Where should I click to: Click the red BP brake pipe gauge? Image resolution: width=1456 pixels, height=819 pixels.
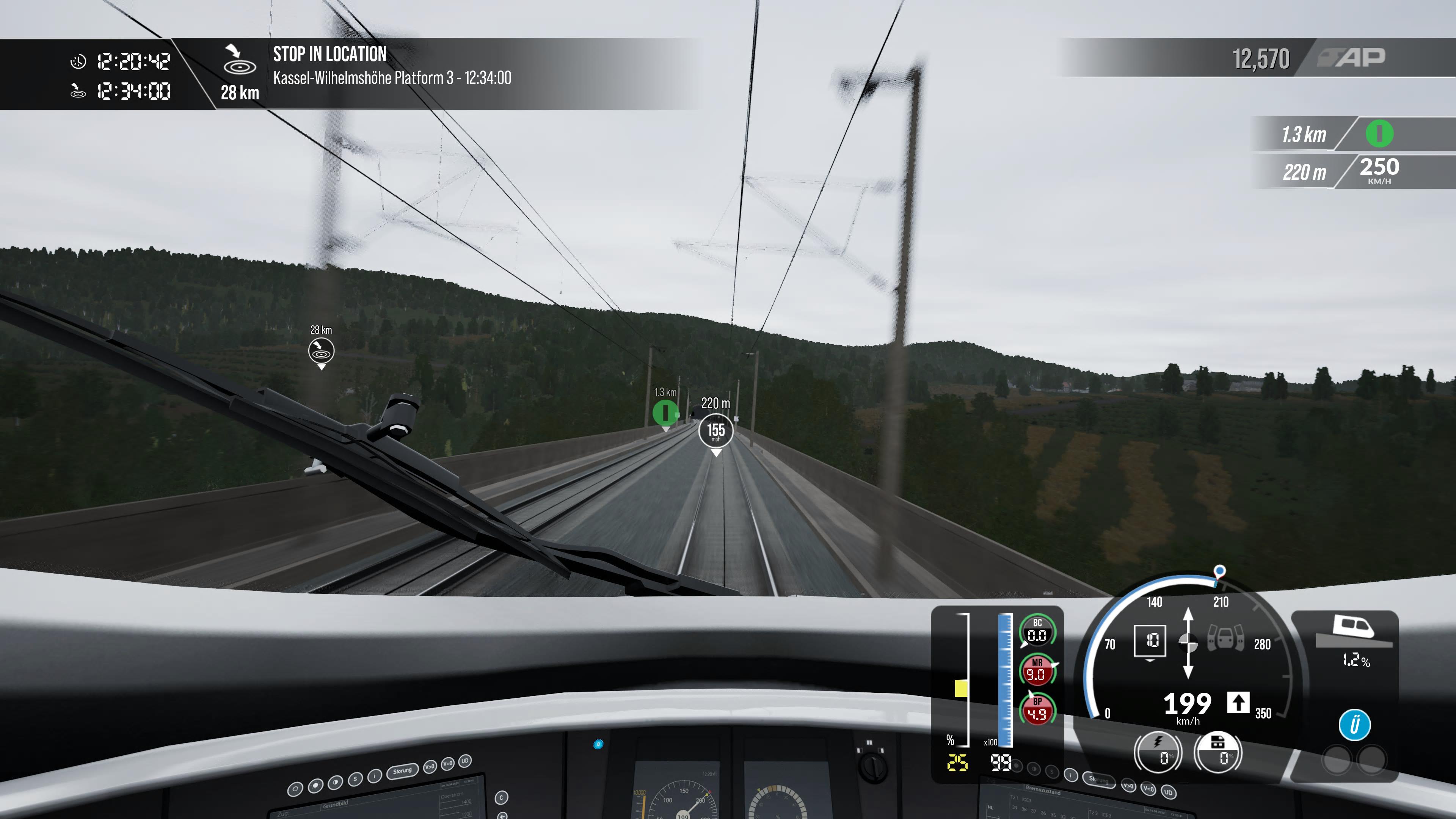[1037, 709]
